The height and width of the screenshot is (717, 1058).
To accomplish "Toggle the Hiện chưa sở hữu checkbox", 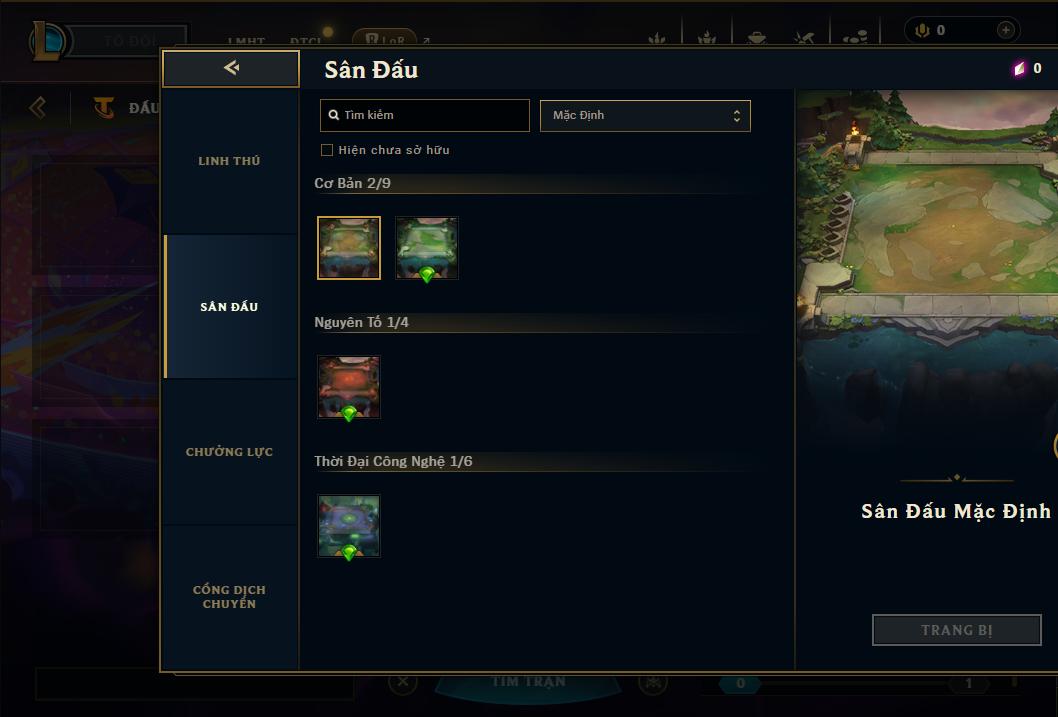I will coord(327,150).
